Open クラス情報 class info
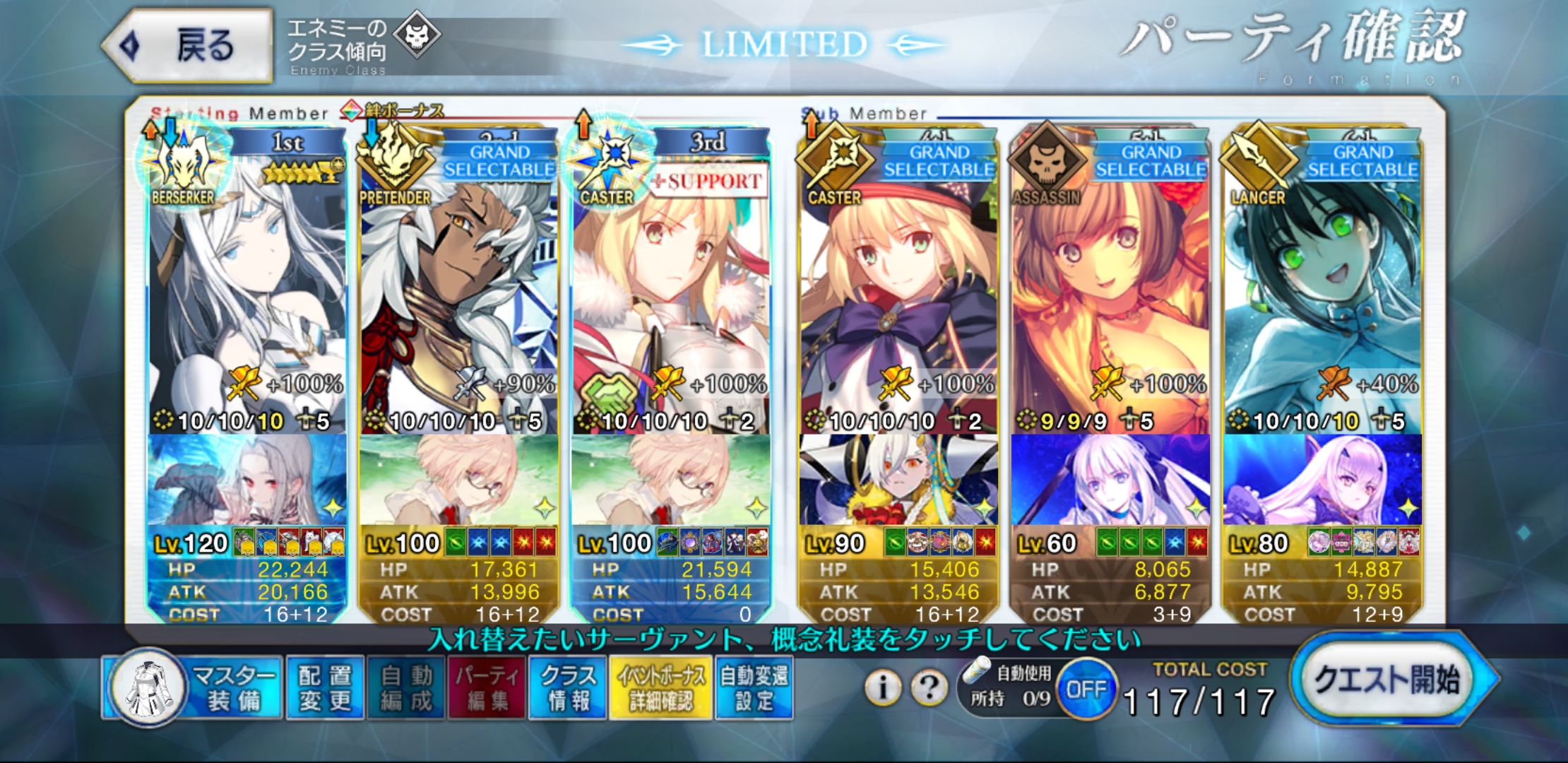Image resolution: width=1568 pixels, height=763 pixels. [x=568, y=688]
